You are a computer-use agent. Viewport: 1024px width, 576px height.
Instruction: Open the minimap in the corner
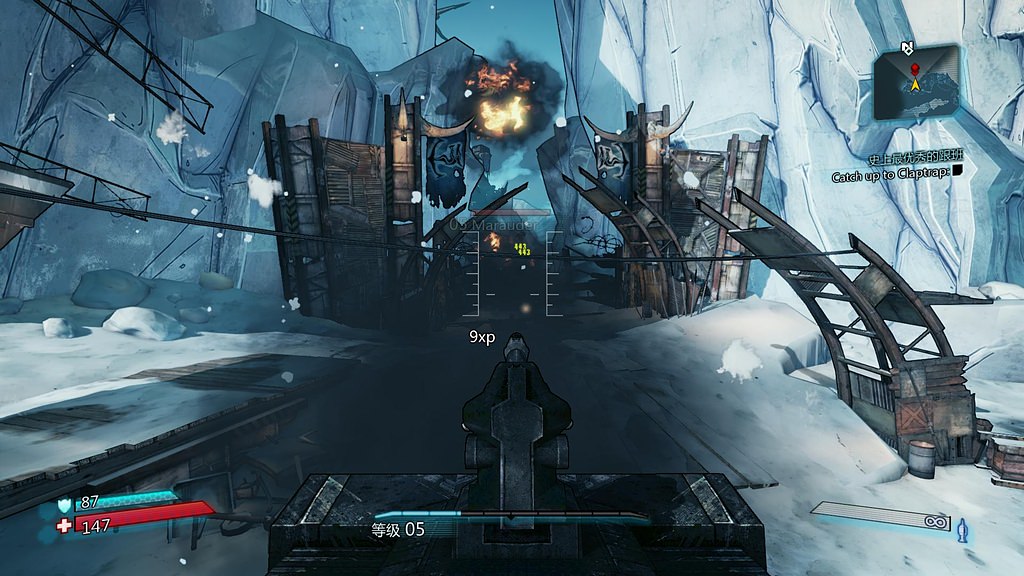(x=916, y=81)
